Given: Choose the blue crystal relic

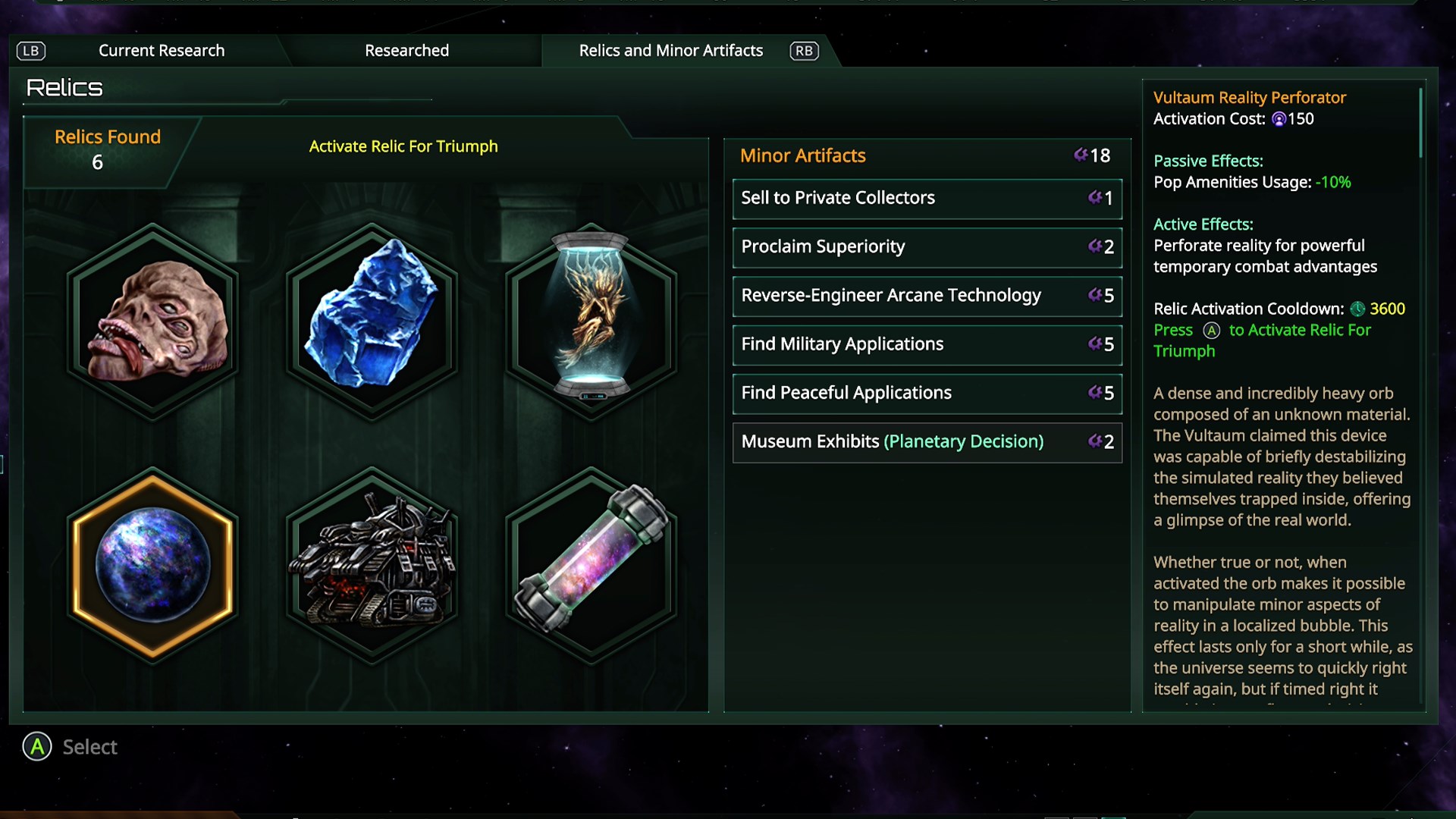Looking at the screenshot, I should [x=372, y=322].
